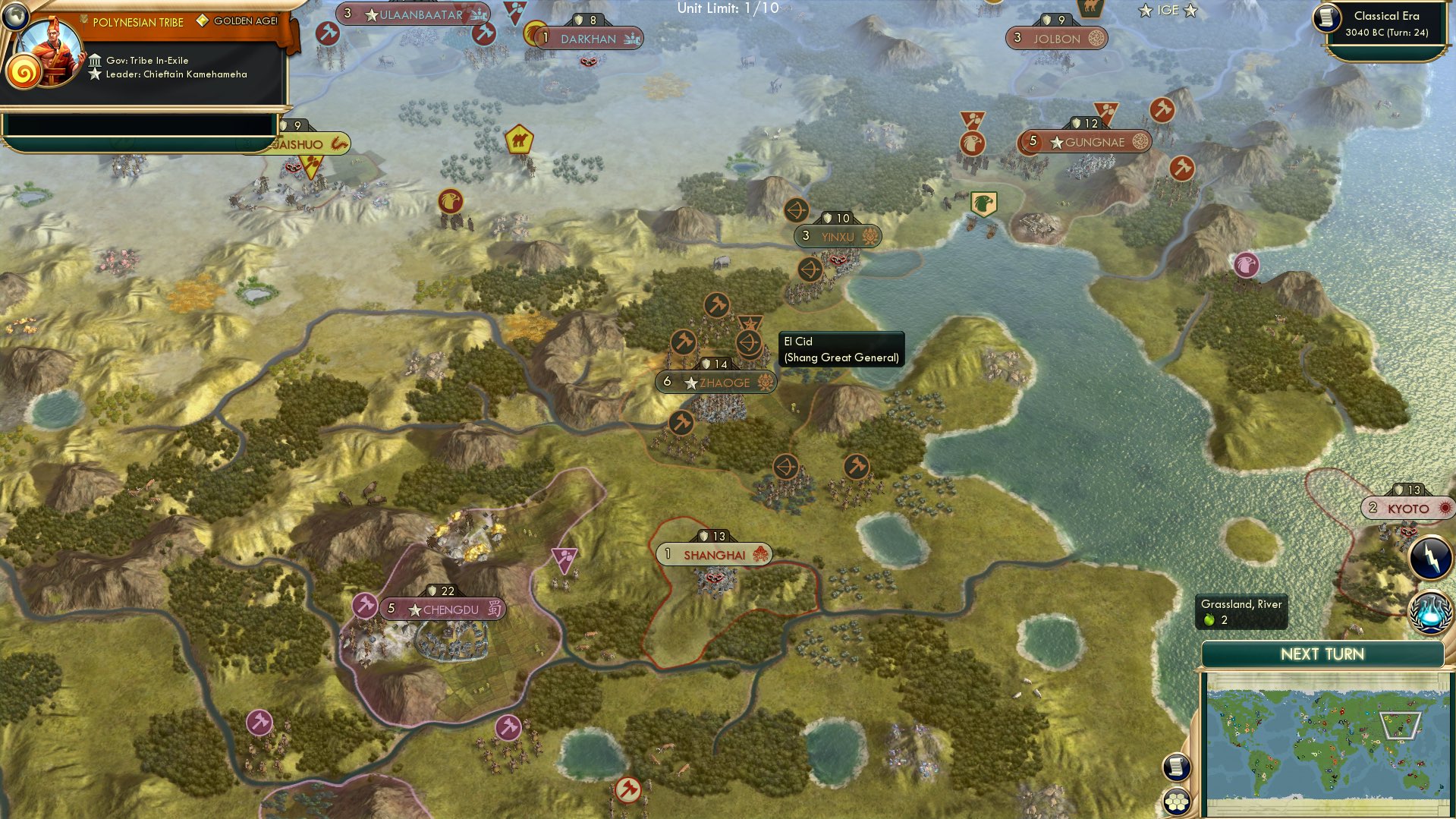Select the Kyoto city banner
The height and width of the screenshot is (819, 1456).
pyautogui.click(x=1407, y=509)
